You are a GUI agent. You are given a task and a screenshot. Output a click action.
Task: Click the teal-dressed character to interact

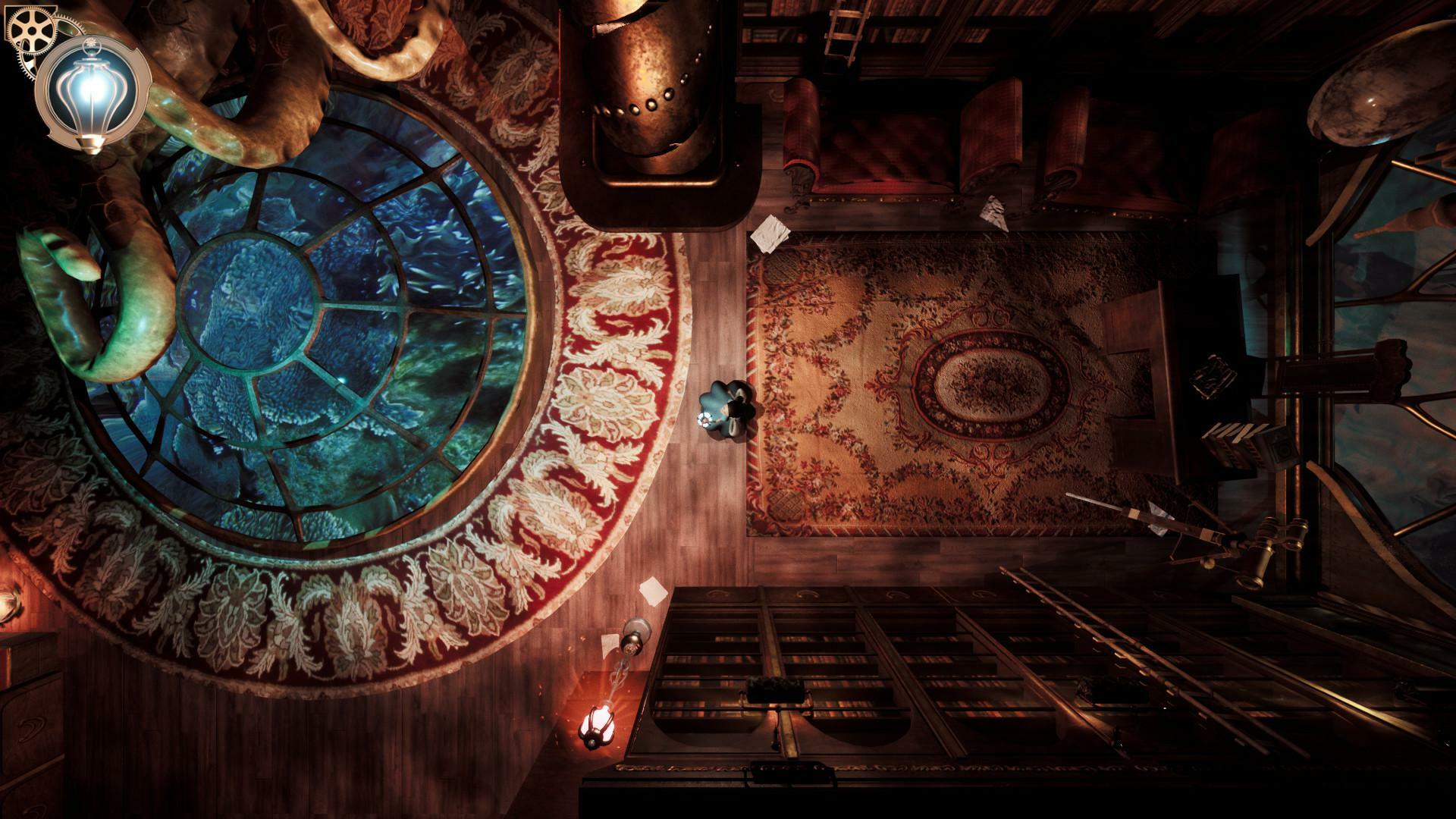pos(726,409)
